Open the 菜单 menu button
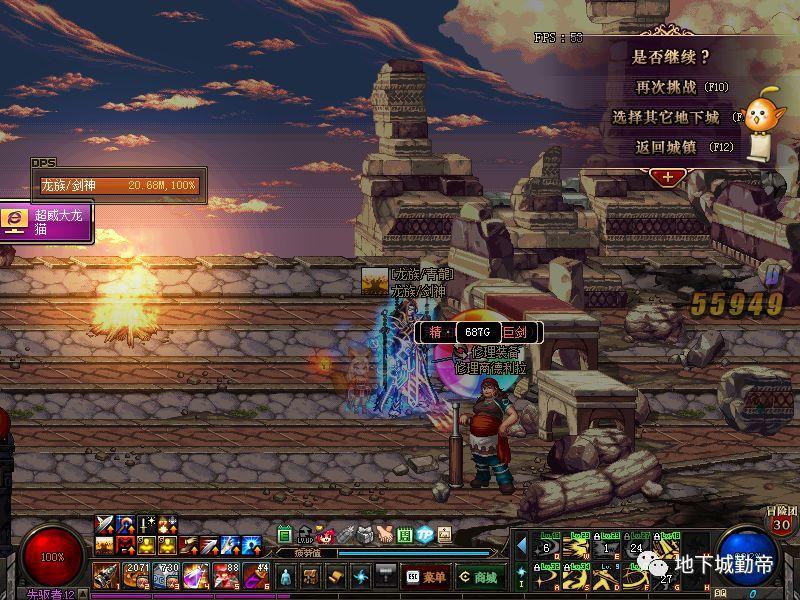 tap(427, 577)
